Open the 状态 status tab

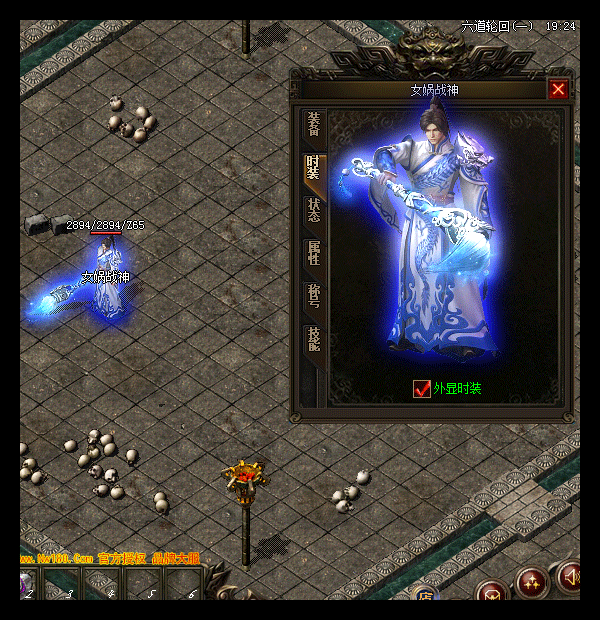(314, 210)
